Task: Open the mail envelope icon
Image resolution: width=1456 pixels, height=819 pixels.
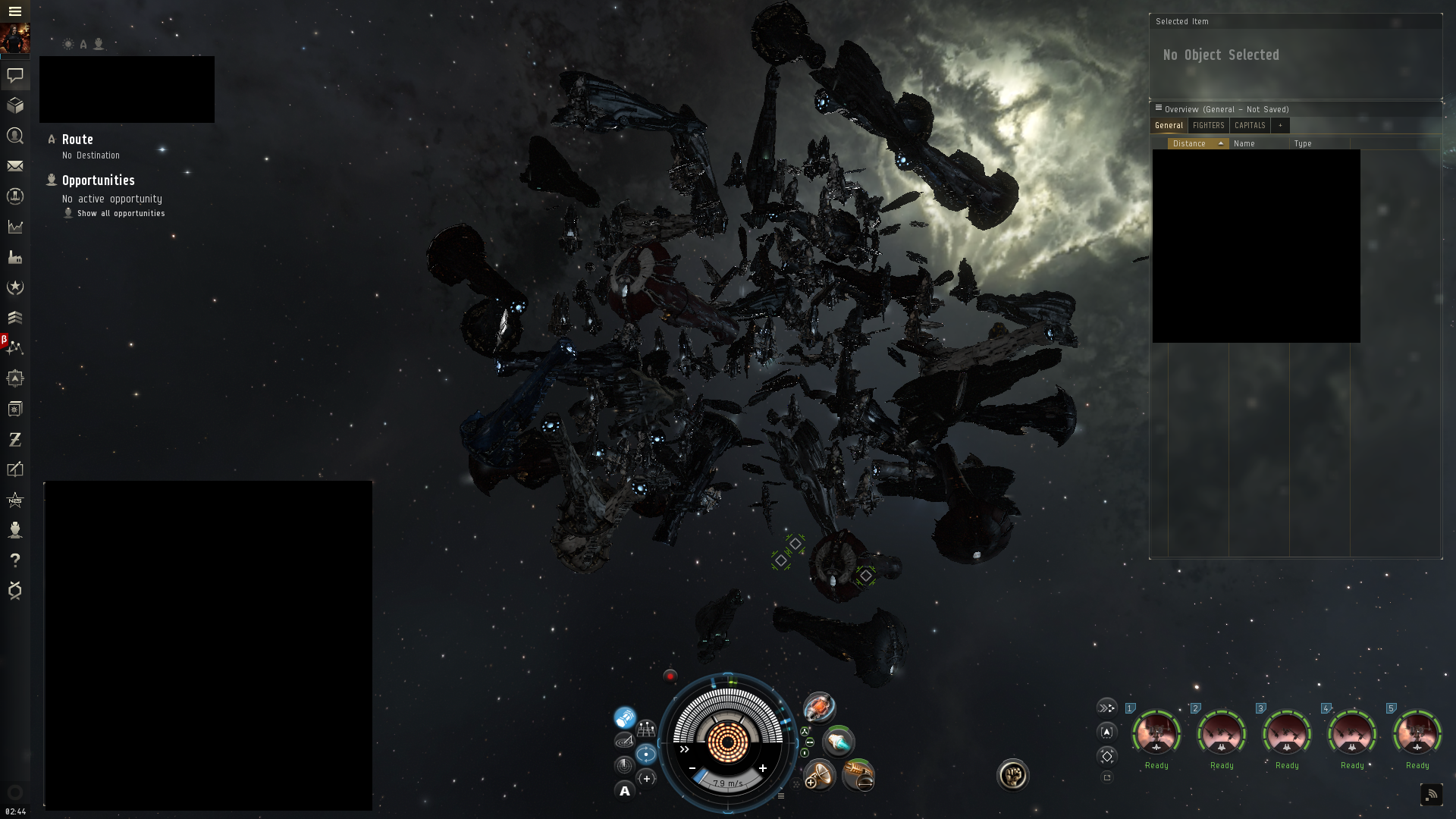Action: pos(15,166)
